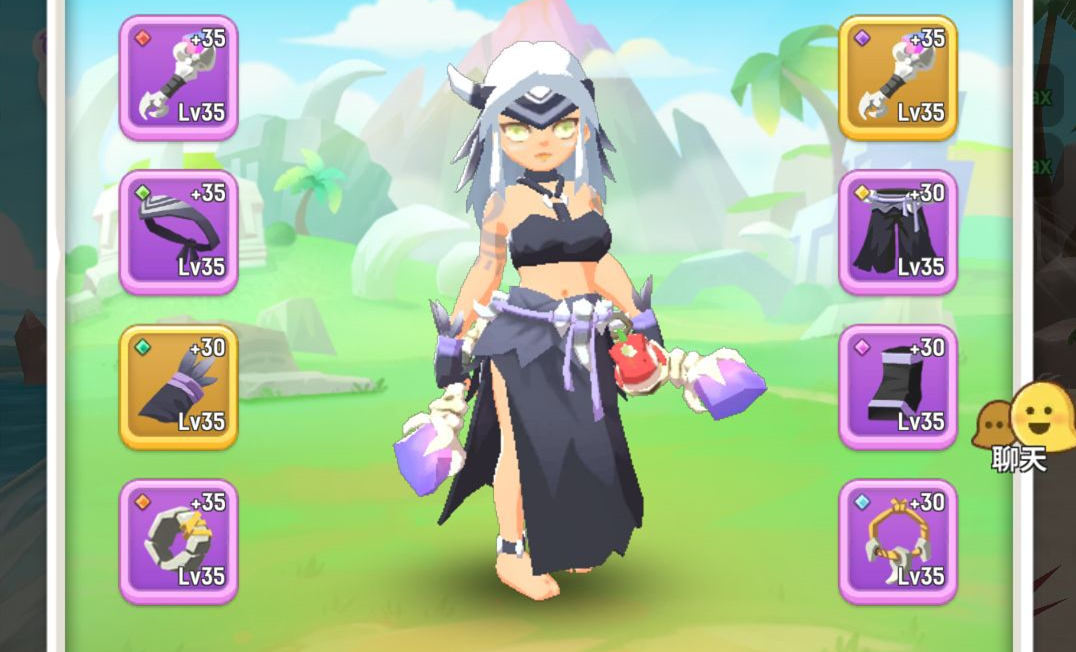The width and height of the screenshot is (1076, 652).
Task: Open the black boot equipment slot
Action: [897, 387]
